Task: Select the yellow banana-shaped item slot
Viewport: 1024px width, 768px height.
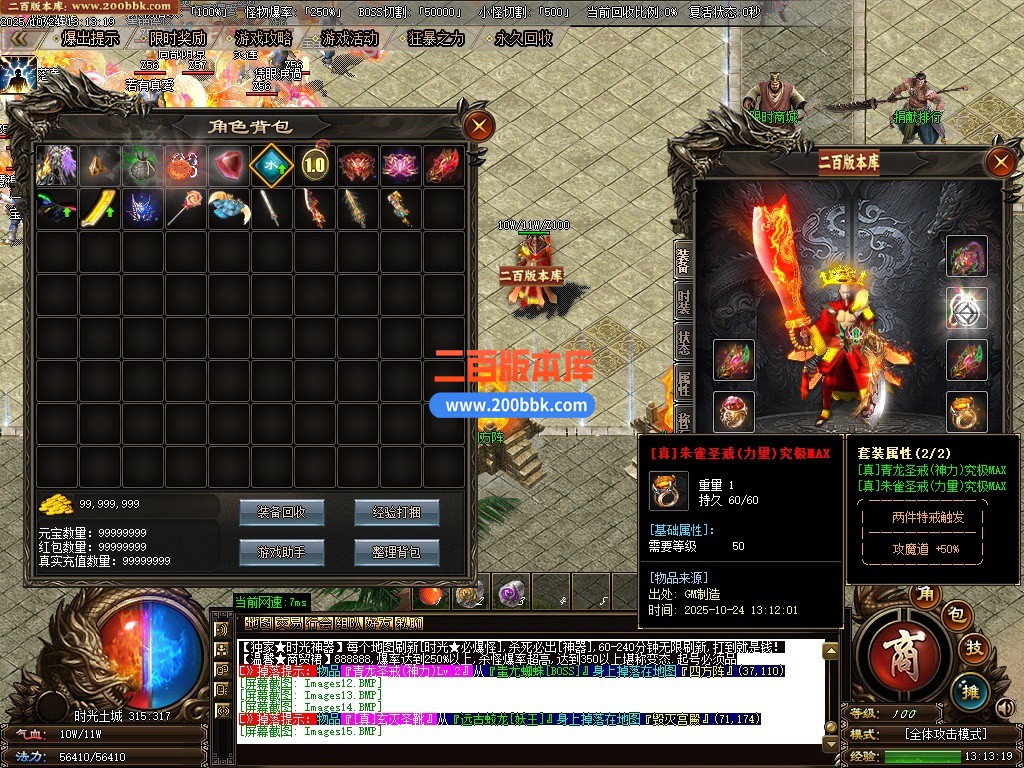Action: click(98, 208)
